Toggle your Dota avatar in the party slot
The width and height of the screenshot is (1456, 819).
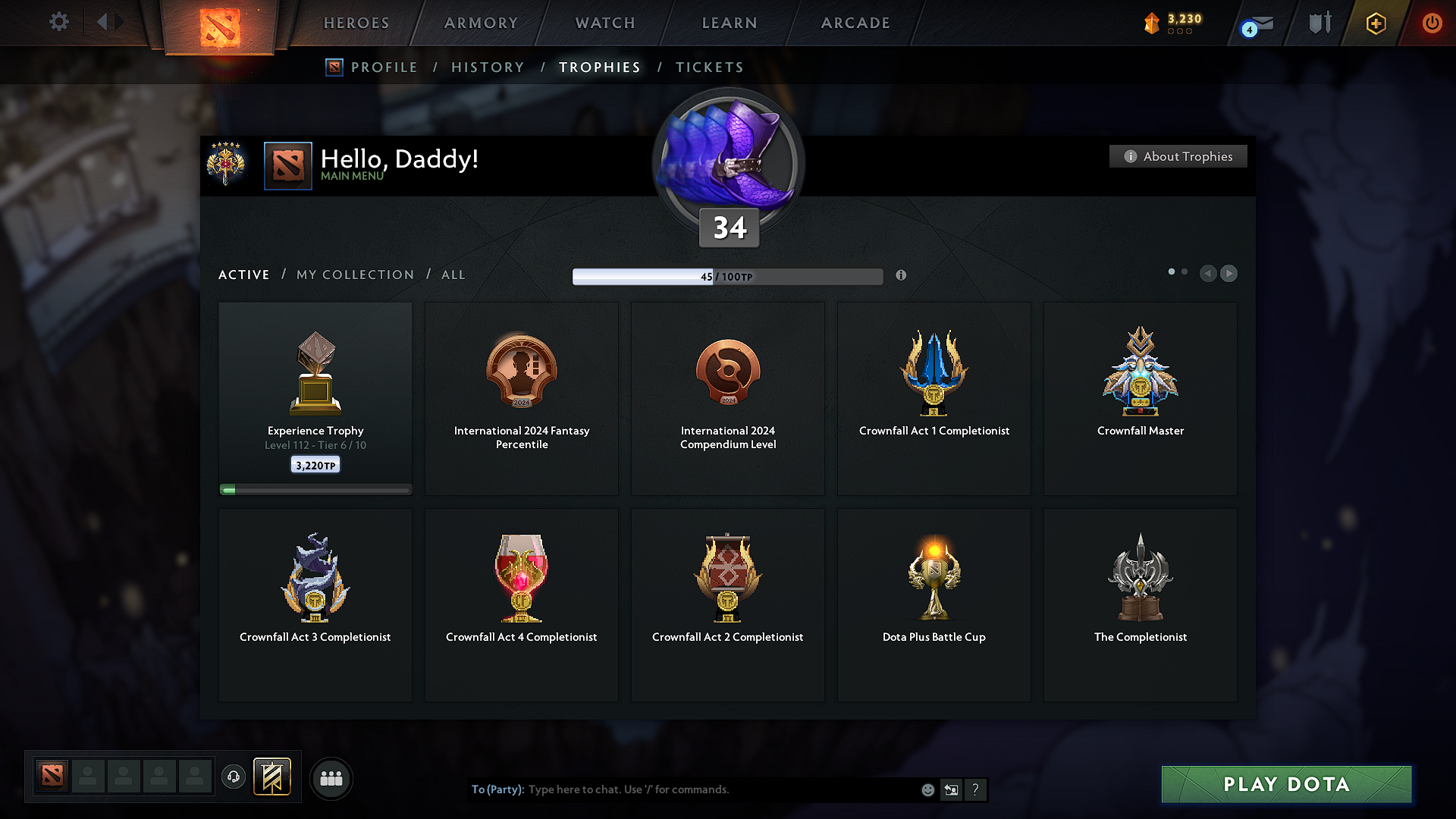pyautogui.click(x=51, y=777)
